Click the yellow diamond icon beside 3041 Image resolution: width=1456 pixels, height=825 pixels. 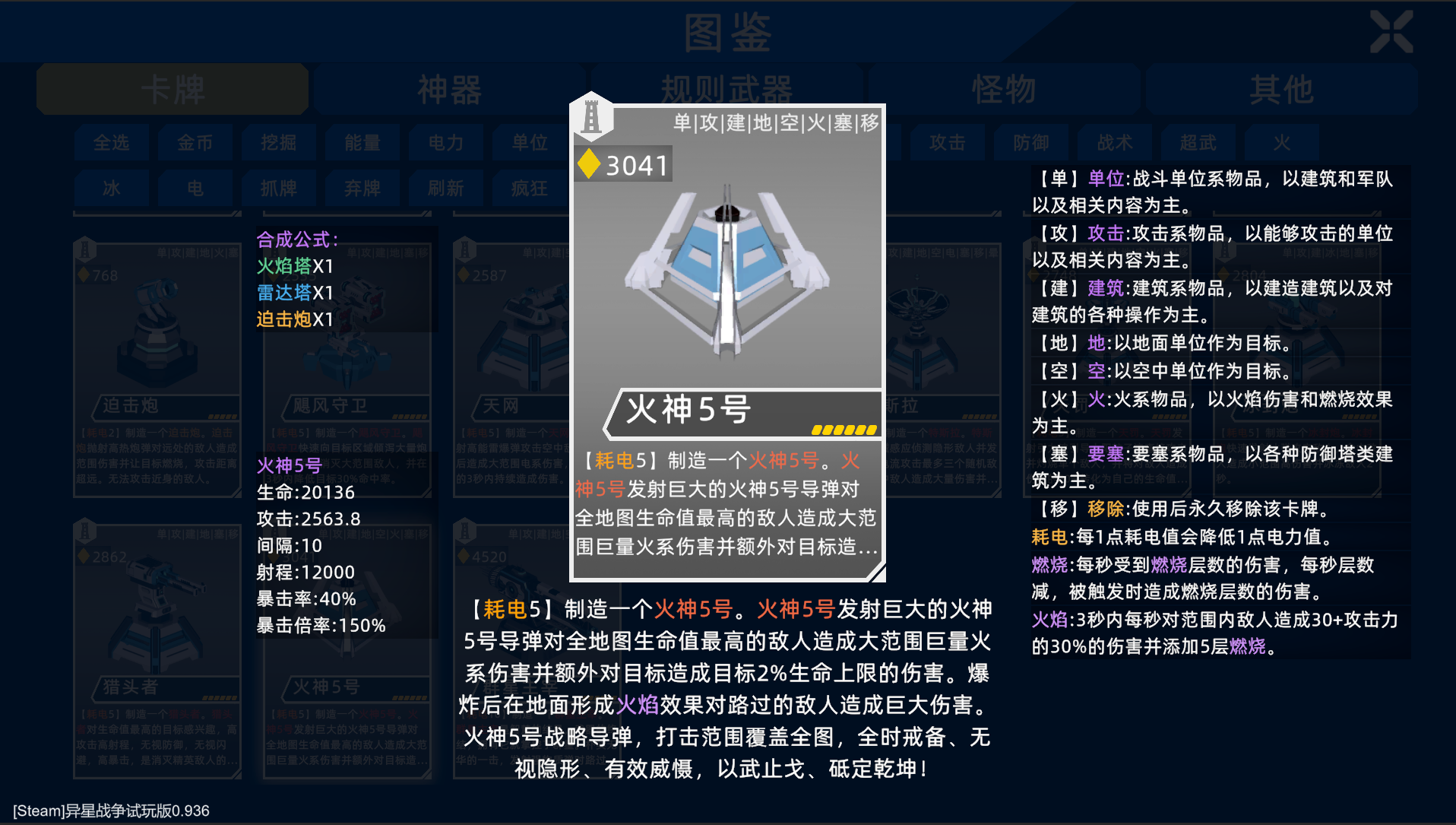click(589, 162)
